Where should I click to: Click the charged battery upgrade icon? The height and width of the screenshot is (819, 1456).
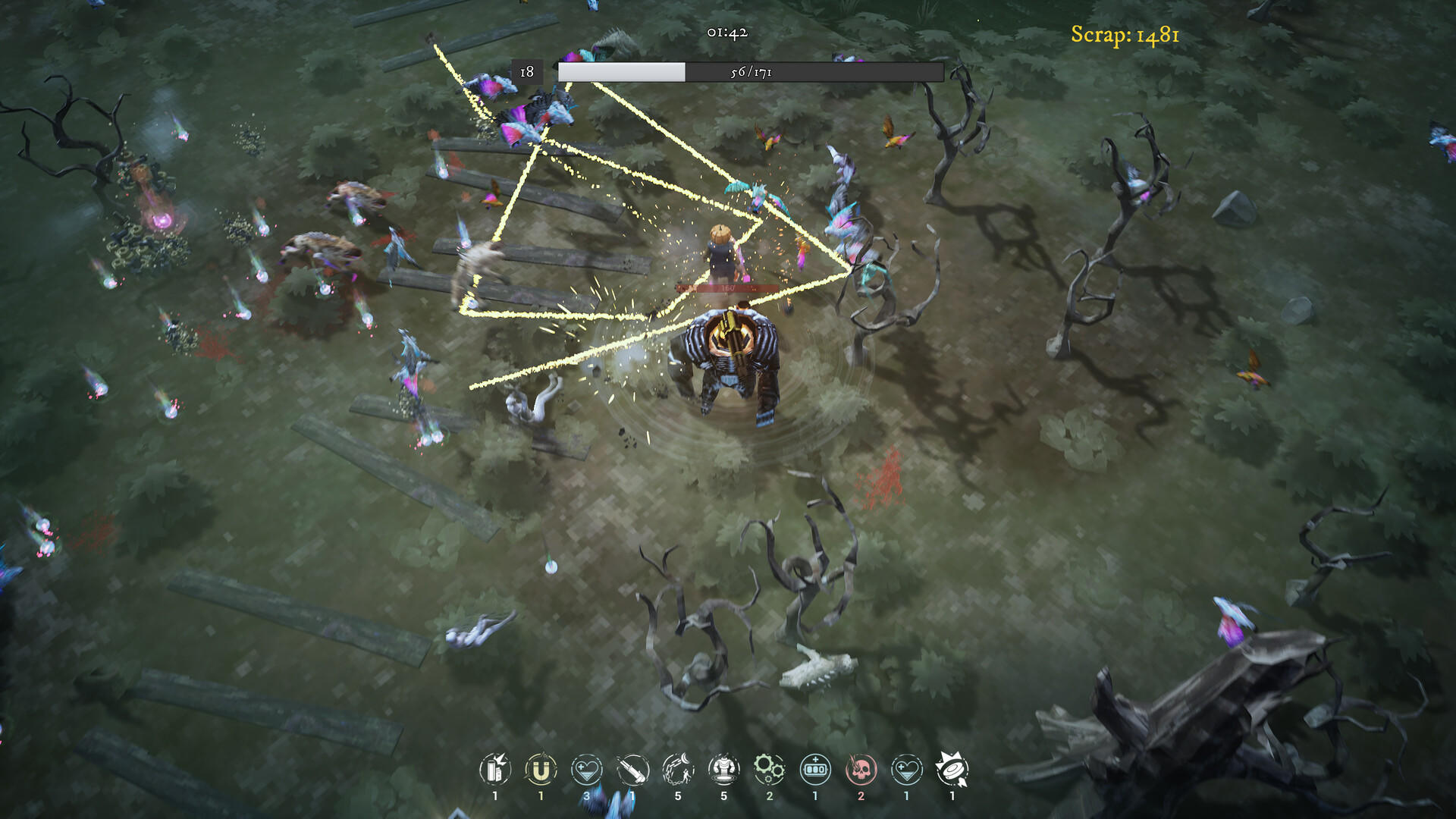(x=814, y=770)
